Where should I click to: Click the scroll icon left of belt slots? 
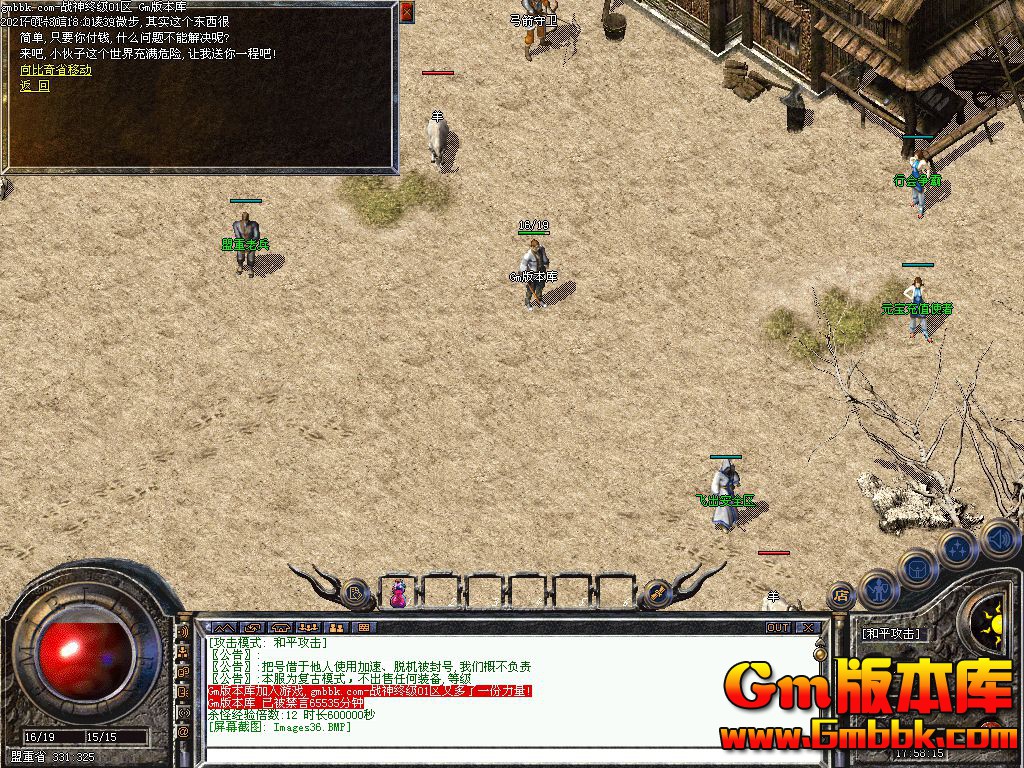(355, 594)
